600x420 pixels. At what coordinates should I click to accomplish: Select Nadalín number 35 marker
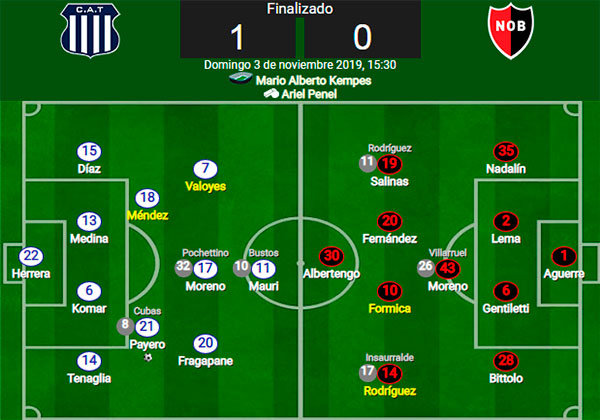[x=507, y=152]
